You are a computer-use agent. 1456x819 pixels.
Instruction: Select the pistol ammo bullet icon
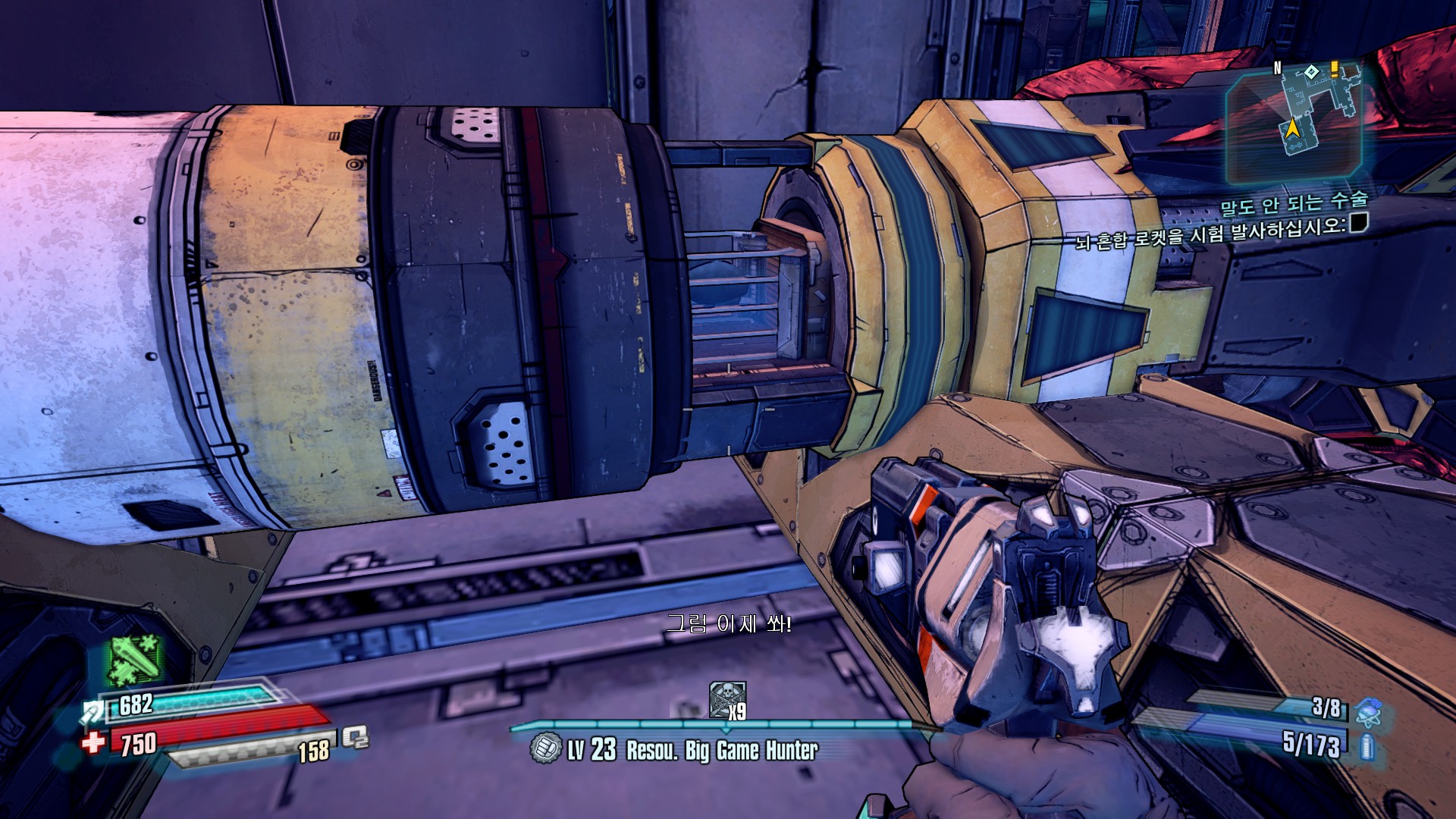[1366, 746]
